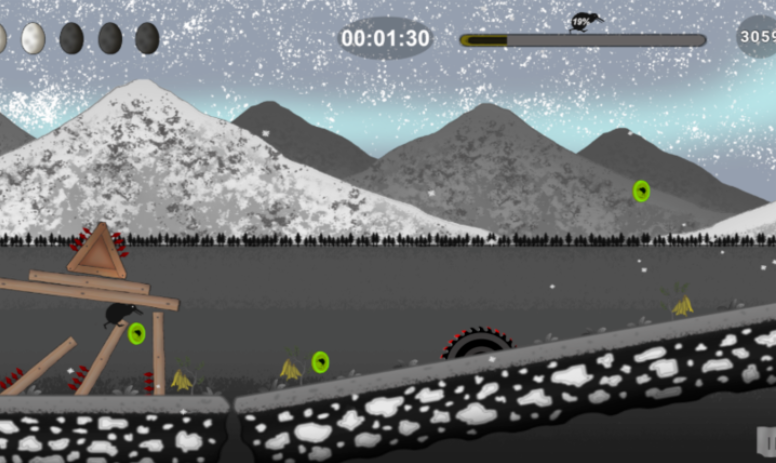776x463 pixels.
Task: Pause the game with the pause button
Action: click(x=767, y=440)
